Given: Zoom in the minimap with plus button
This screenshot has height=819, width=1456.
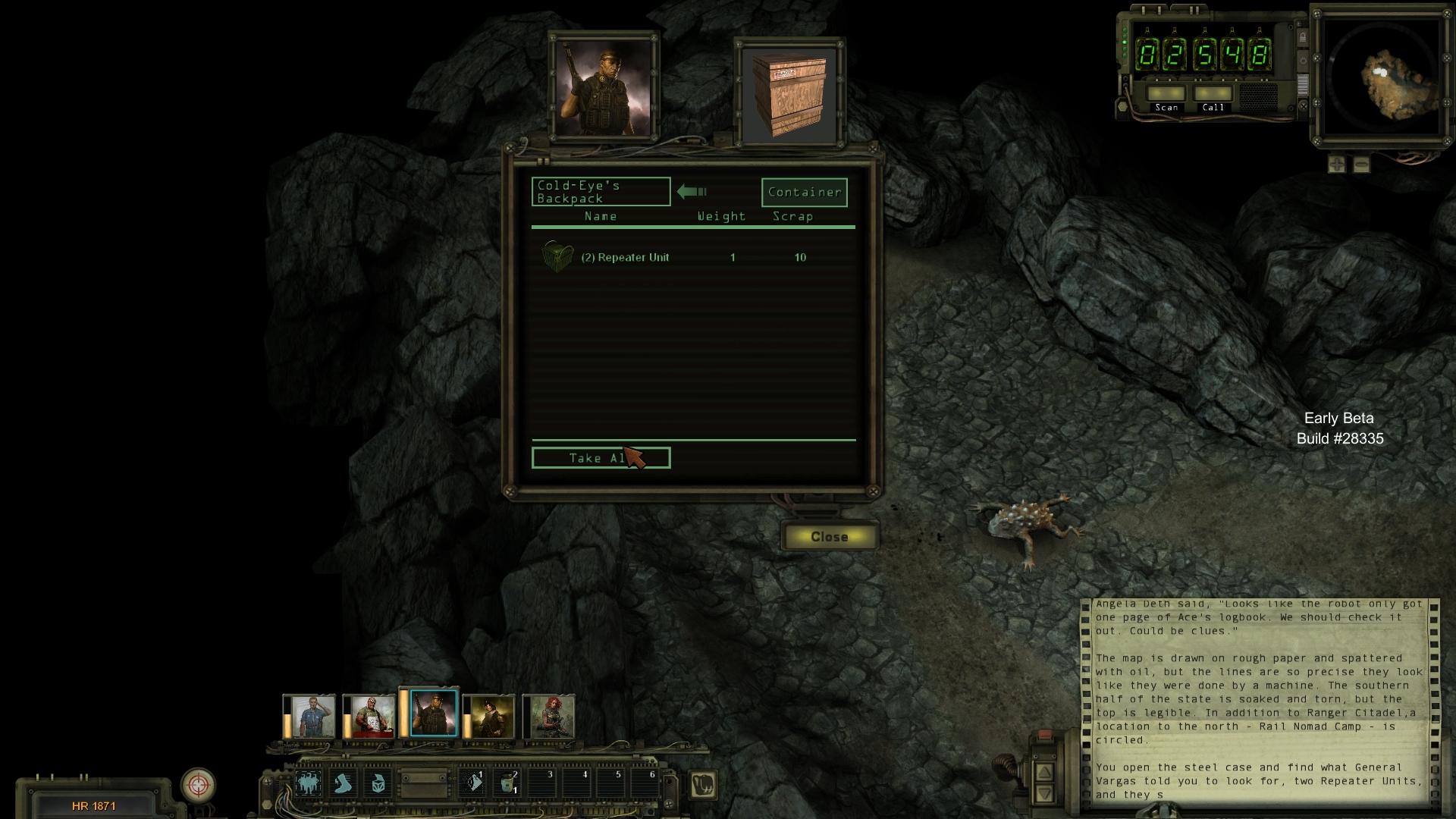Looking at the screenshot, I should (1337, 164).
